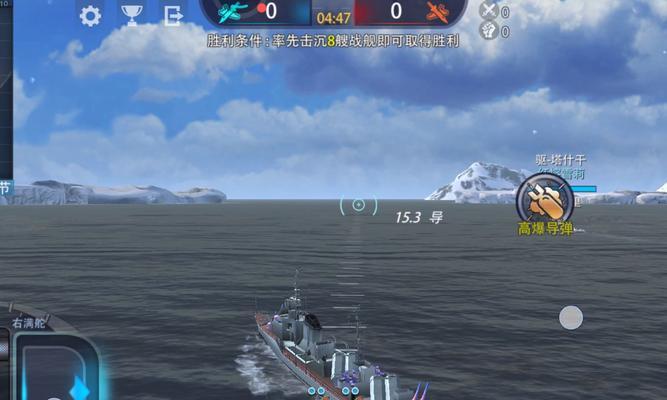
Task: Tap the grey circular touch button
Action: click(x=570, y=318)
